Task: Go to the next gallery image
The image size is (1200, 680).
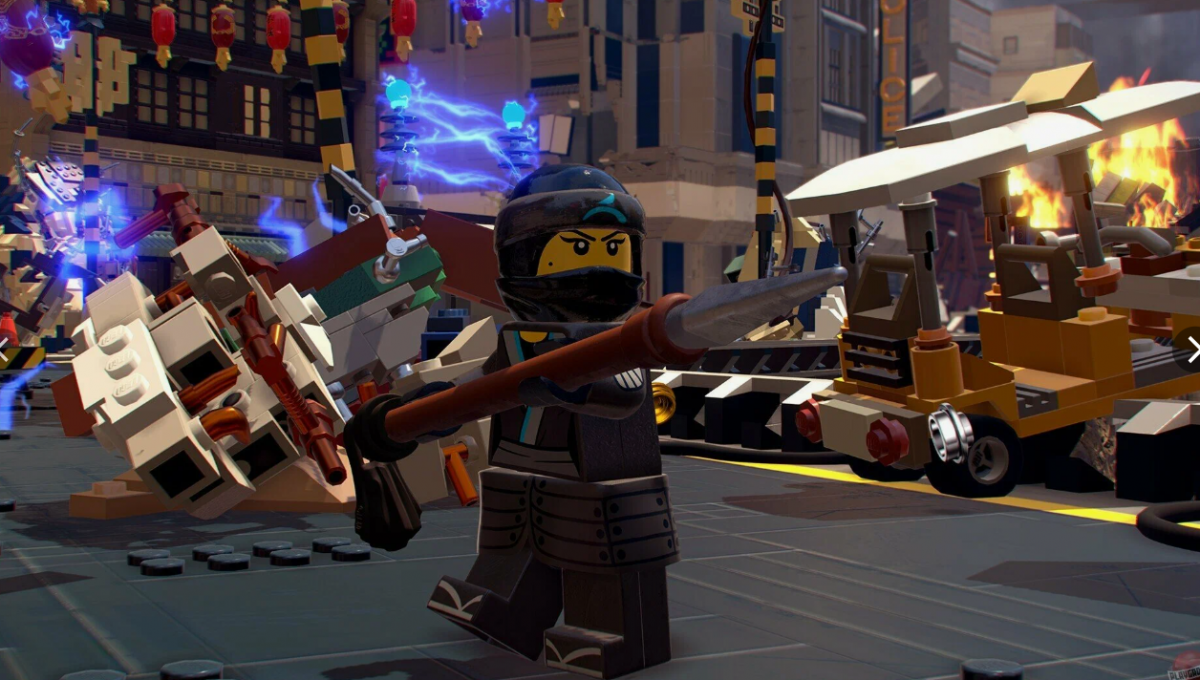Action: [x=1192, y=349]
